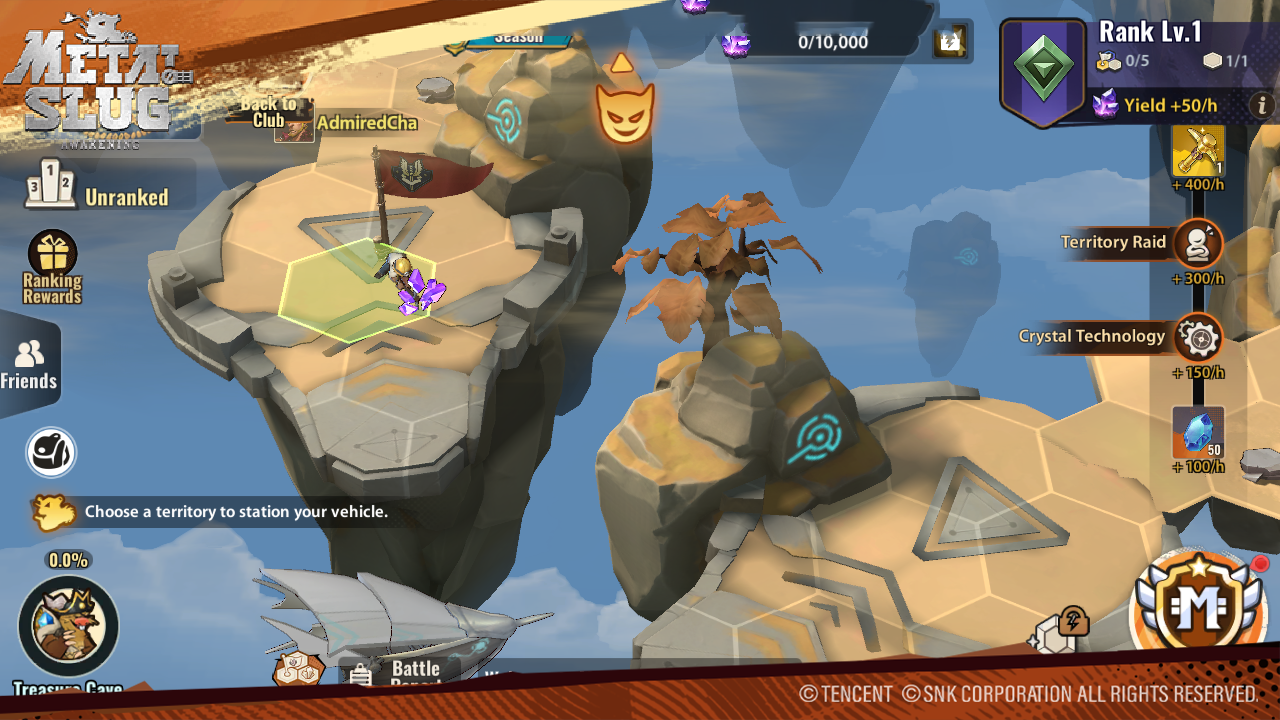1280x720 pixels.
Task: Open the Battle Report
Action: pos(400,675)
